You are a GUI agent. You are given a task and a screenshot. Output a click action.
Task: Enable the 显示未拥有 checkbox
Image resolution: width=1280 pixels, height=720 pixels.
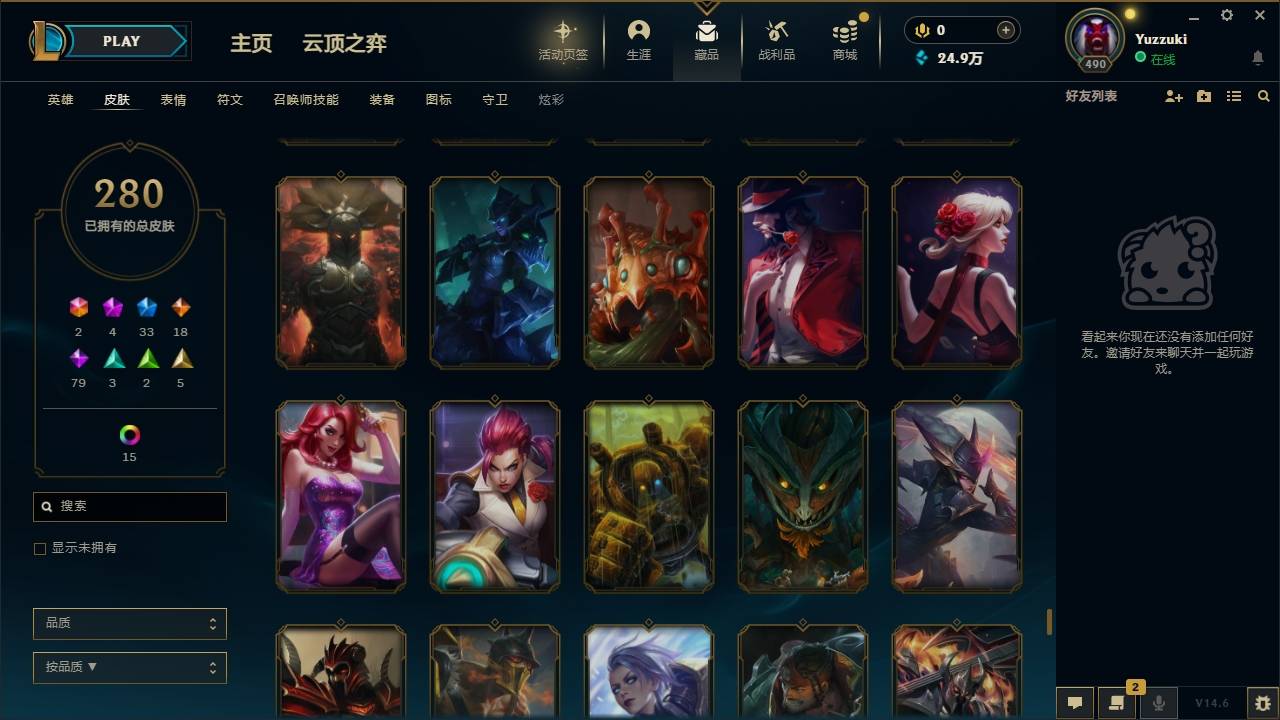point(39,548)
